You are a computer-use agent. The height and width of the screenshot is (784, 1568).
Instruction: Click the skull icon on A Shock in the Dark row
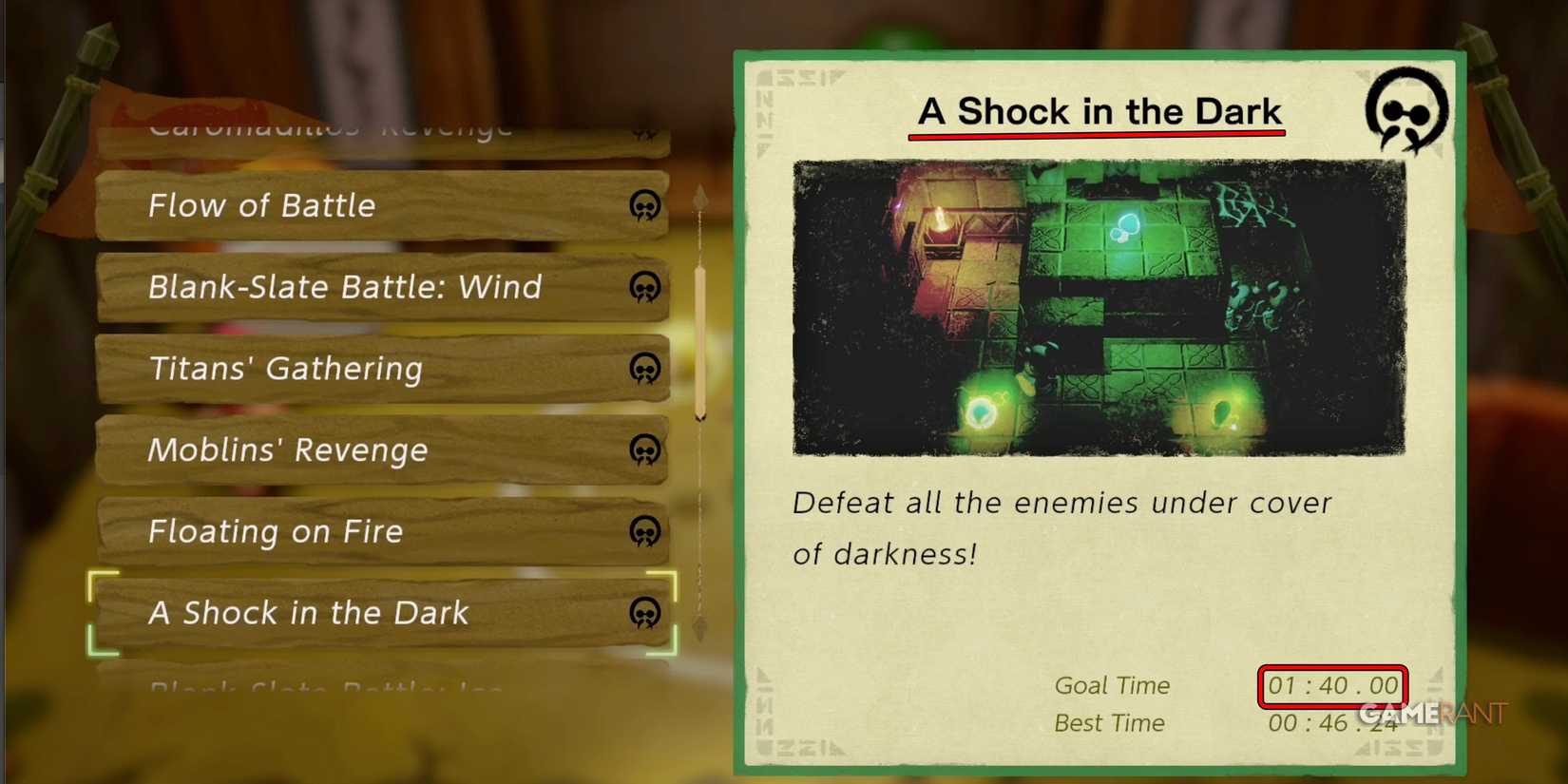pyautogui.click(x=646, y=614)
